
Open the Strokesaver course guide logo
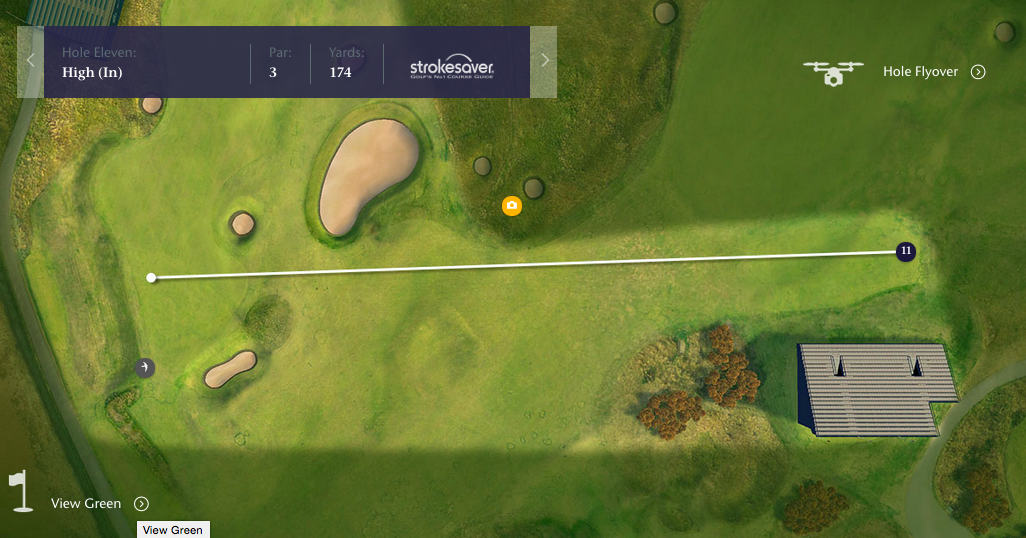click(452, 69)
